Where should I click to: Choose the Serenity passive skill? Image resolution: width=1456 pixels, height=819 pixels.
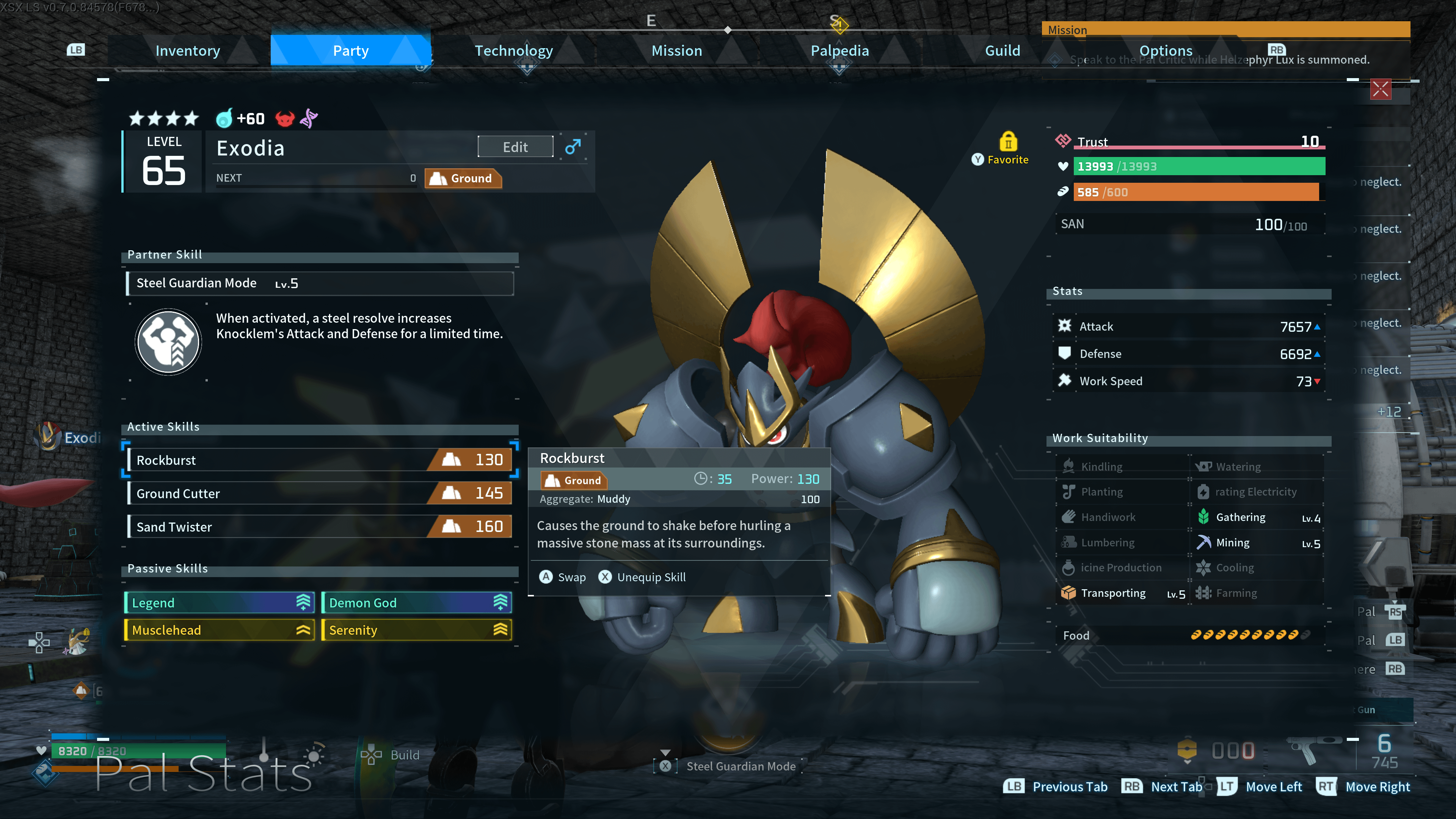click(417, 630)
